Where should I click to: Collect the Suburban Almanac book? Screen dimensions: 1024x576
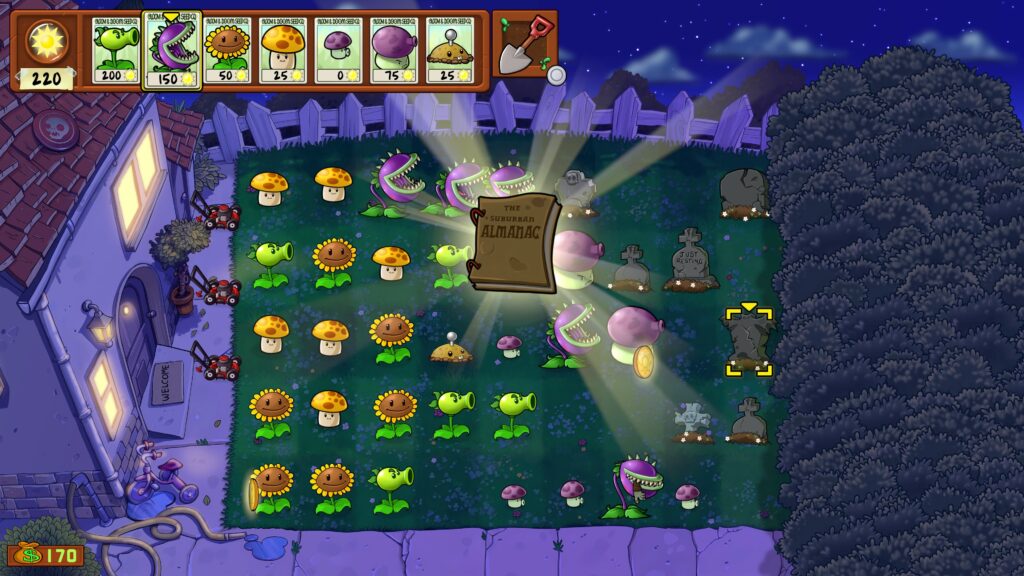pyautogui.click(x=514, y=243)
